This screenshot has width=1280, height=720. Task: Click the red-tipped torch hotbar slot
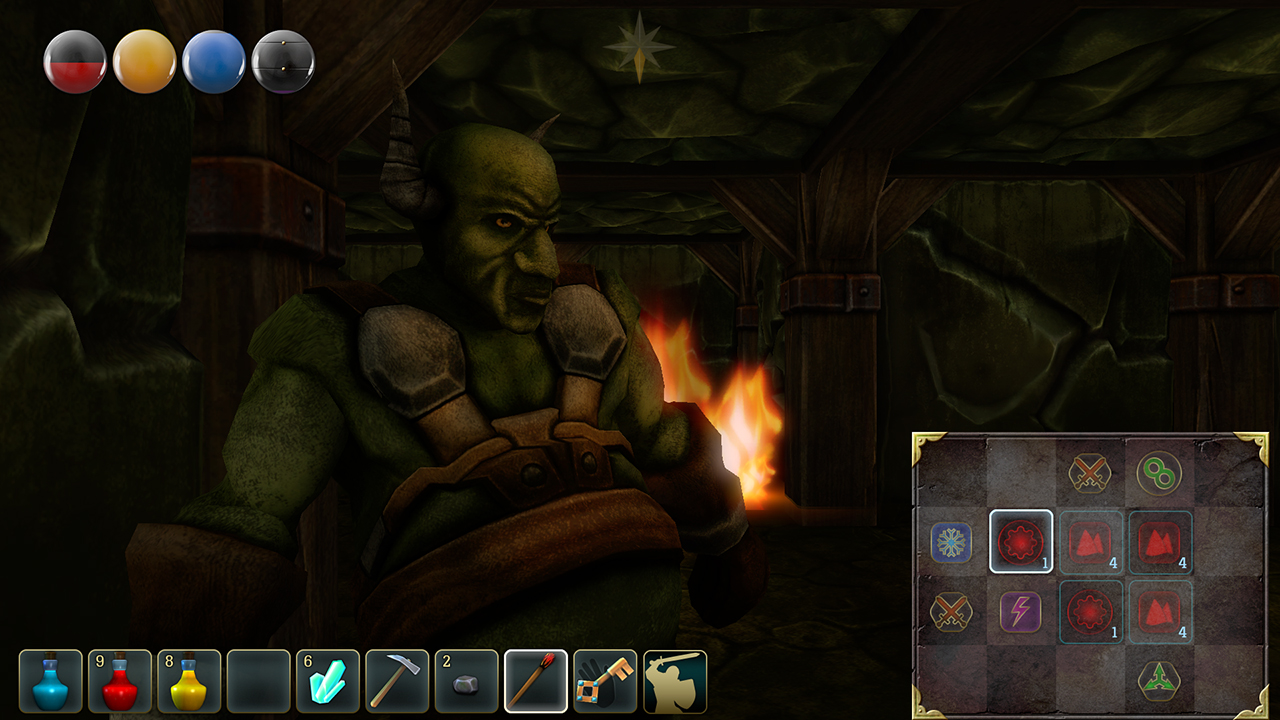536,682
